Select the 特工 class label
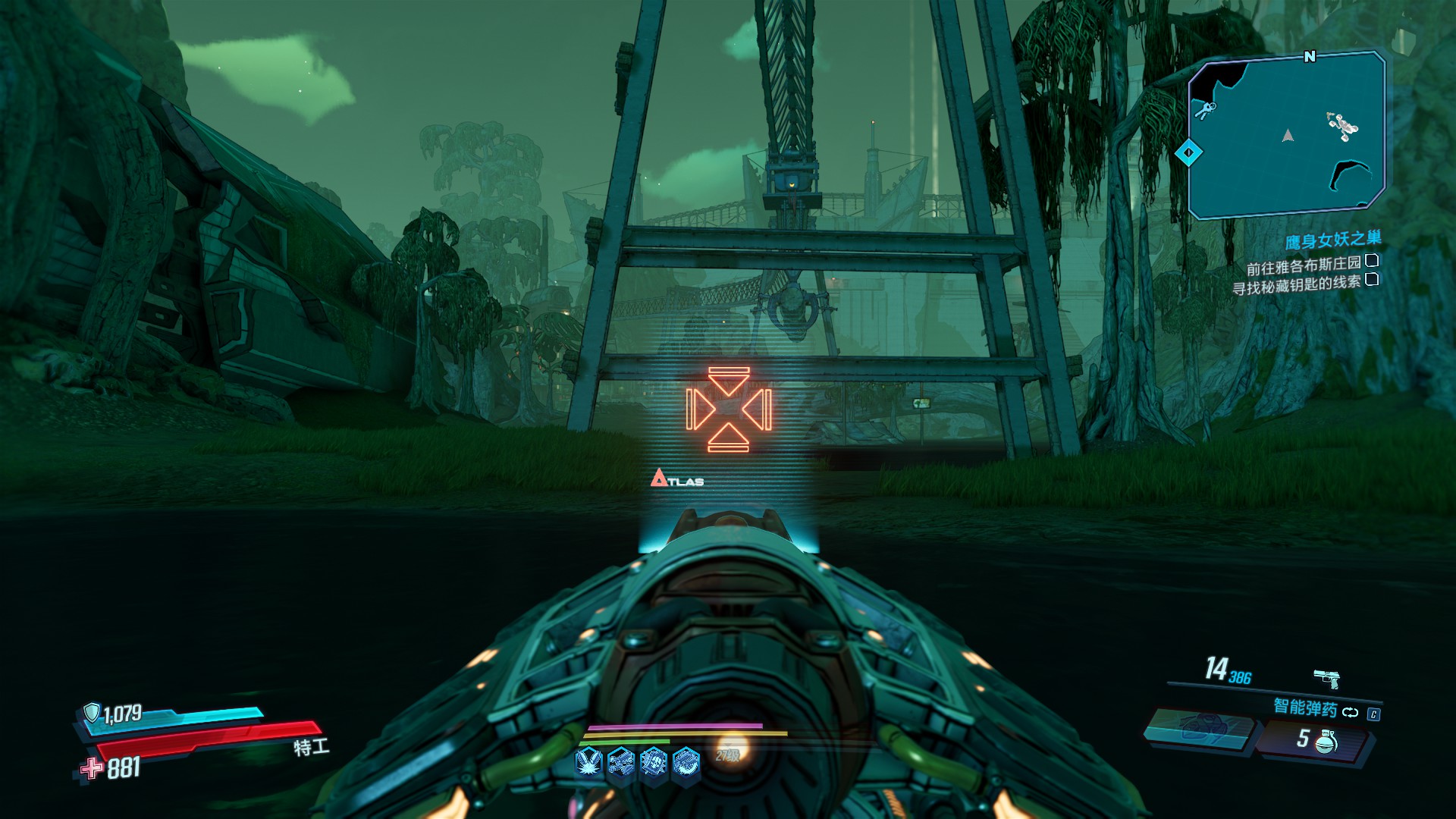This screenshot has height=819, width=1456. (x=311, y=748)
